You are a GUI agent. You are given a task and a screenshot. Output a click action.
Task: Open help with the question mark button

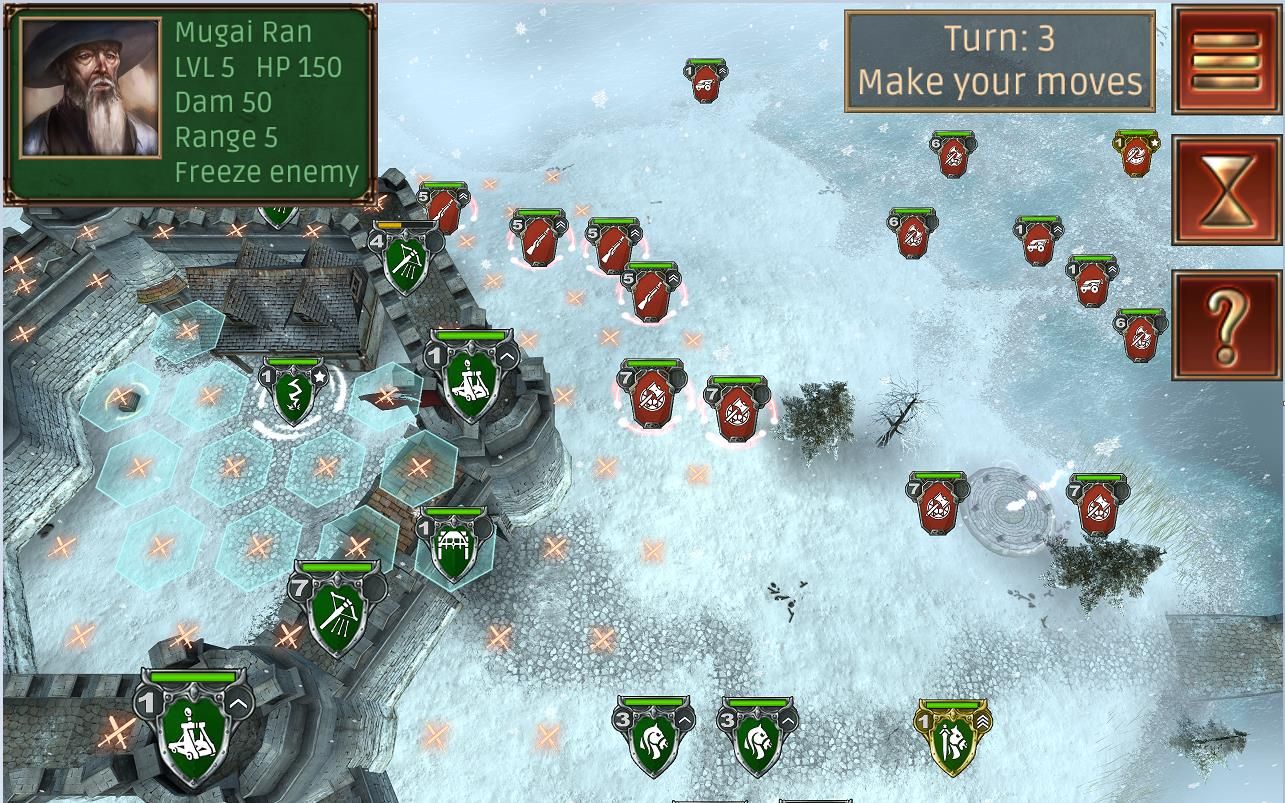coord(1226,325)
